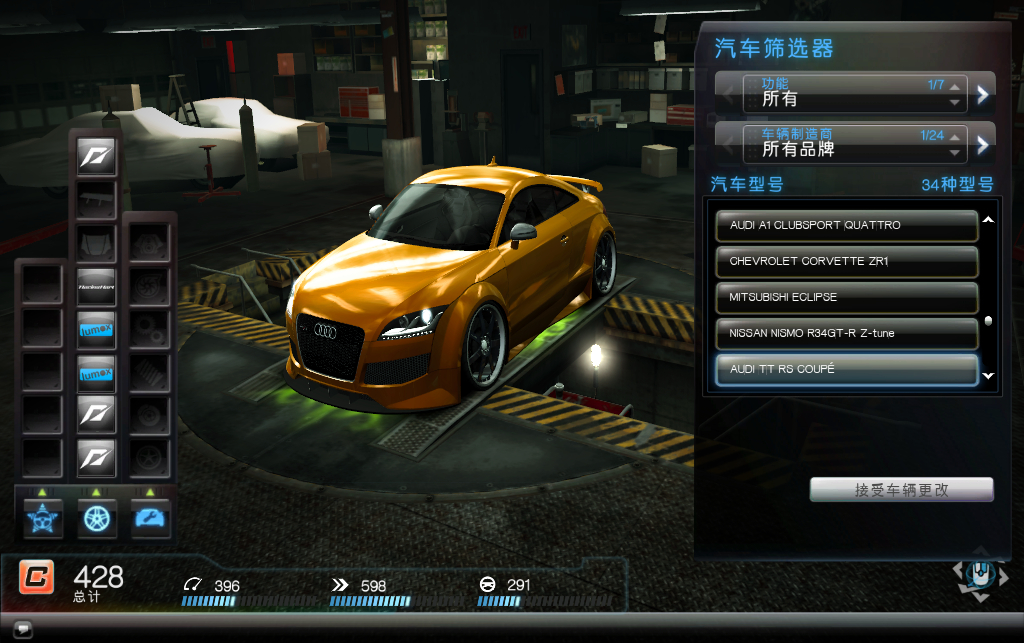1024x643 pixels.
Task: Open the star-and-steering-wheel skill category
Action: (43, 518)
